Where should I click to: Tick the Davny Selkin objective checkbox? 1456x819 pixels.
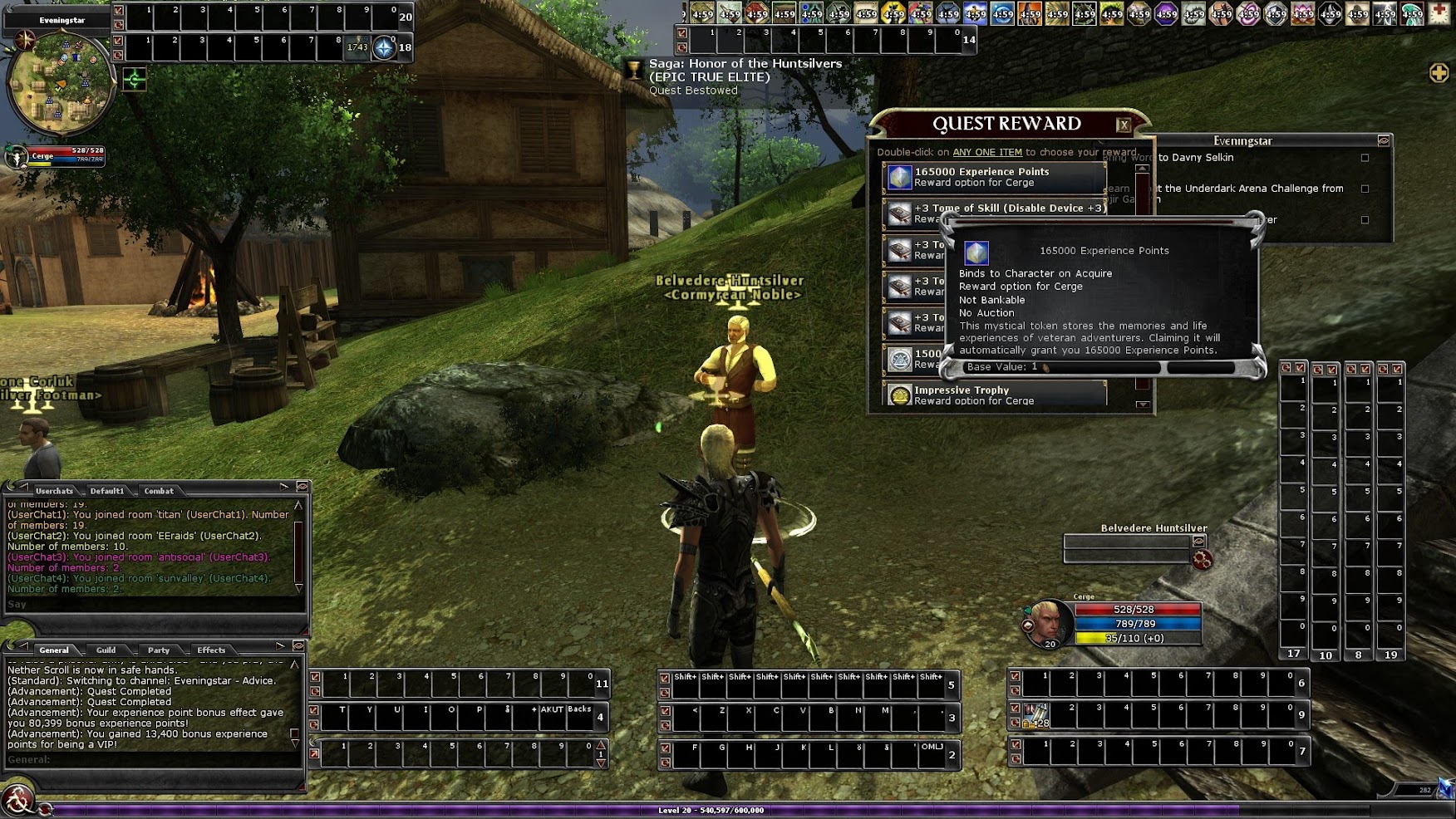coord(1365,158)
